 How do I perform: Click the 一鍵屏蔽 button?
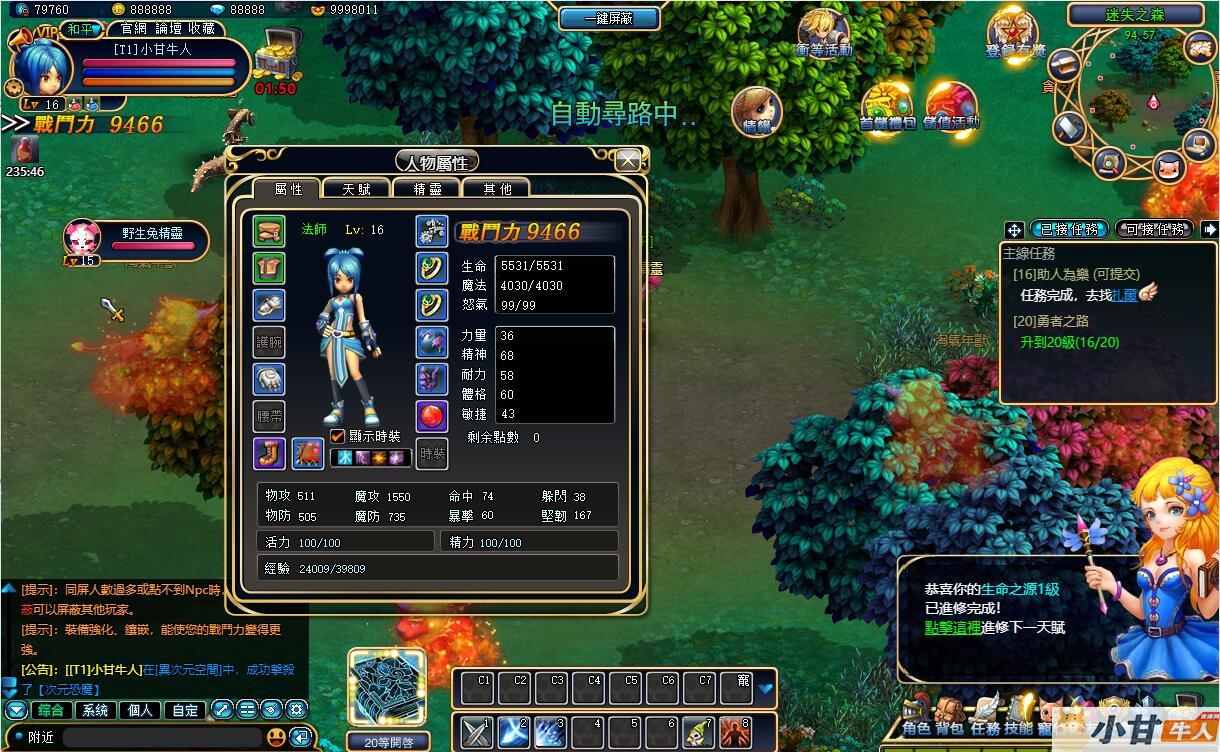(609, 18)
